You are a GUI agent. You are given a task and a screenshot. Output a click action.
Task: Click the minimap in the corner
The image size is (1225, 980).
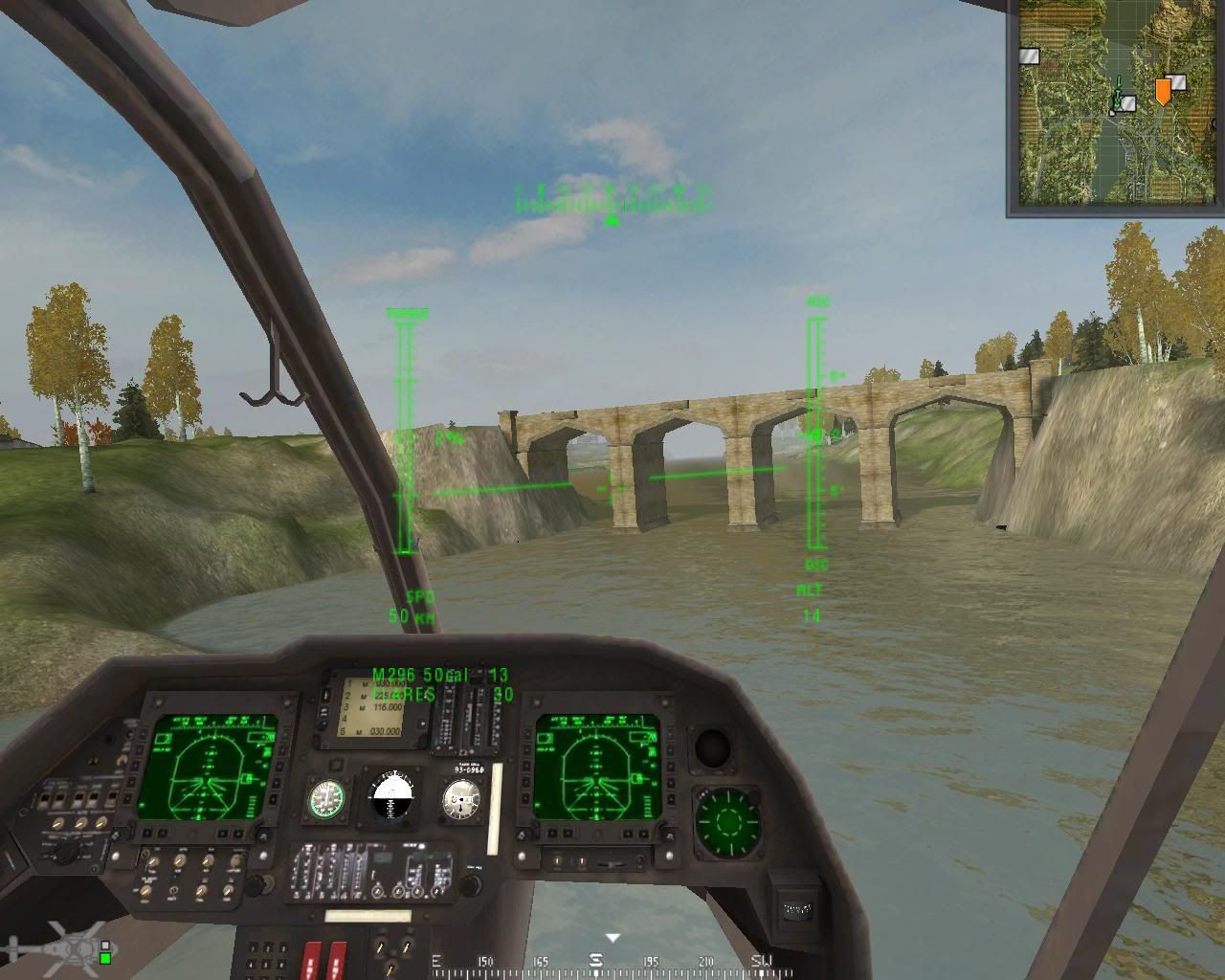click(1115, 103)
